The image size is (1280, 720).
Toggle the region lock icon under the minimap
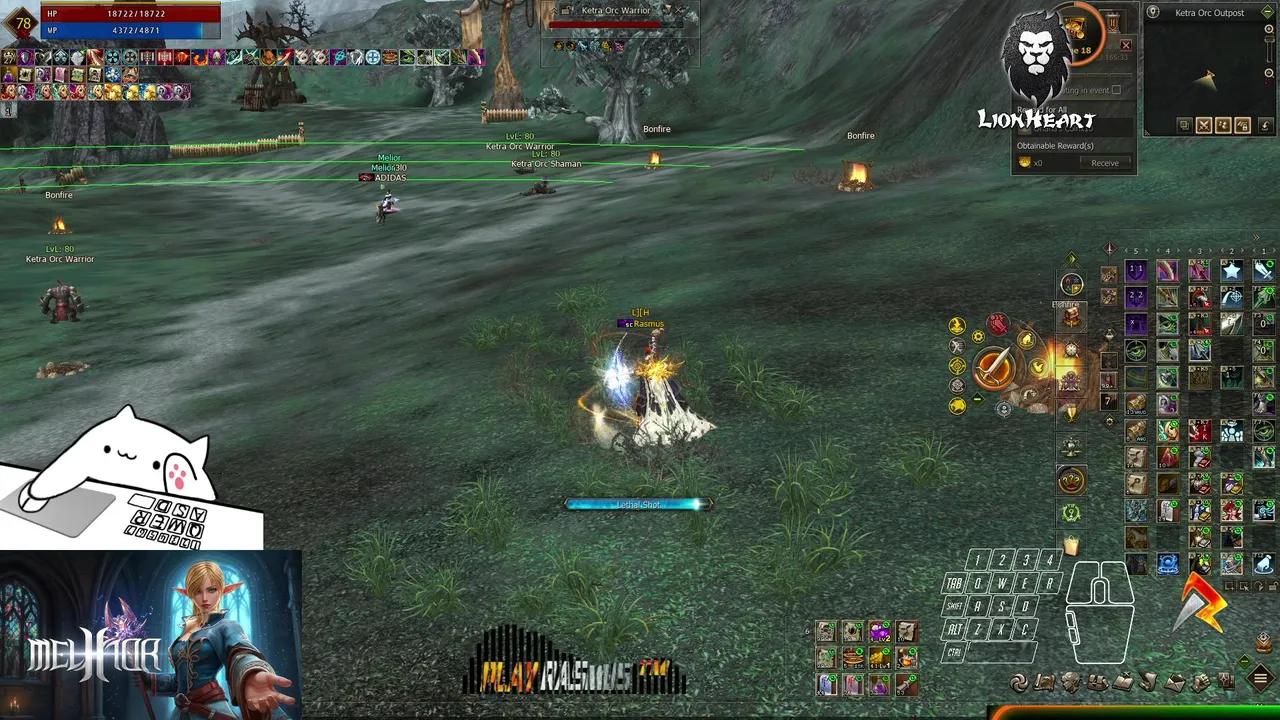pos(1241,125)
